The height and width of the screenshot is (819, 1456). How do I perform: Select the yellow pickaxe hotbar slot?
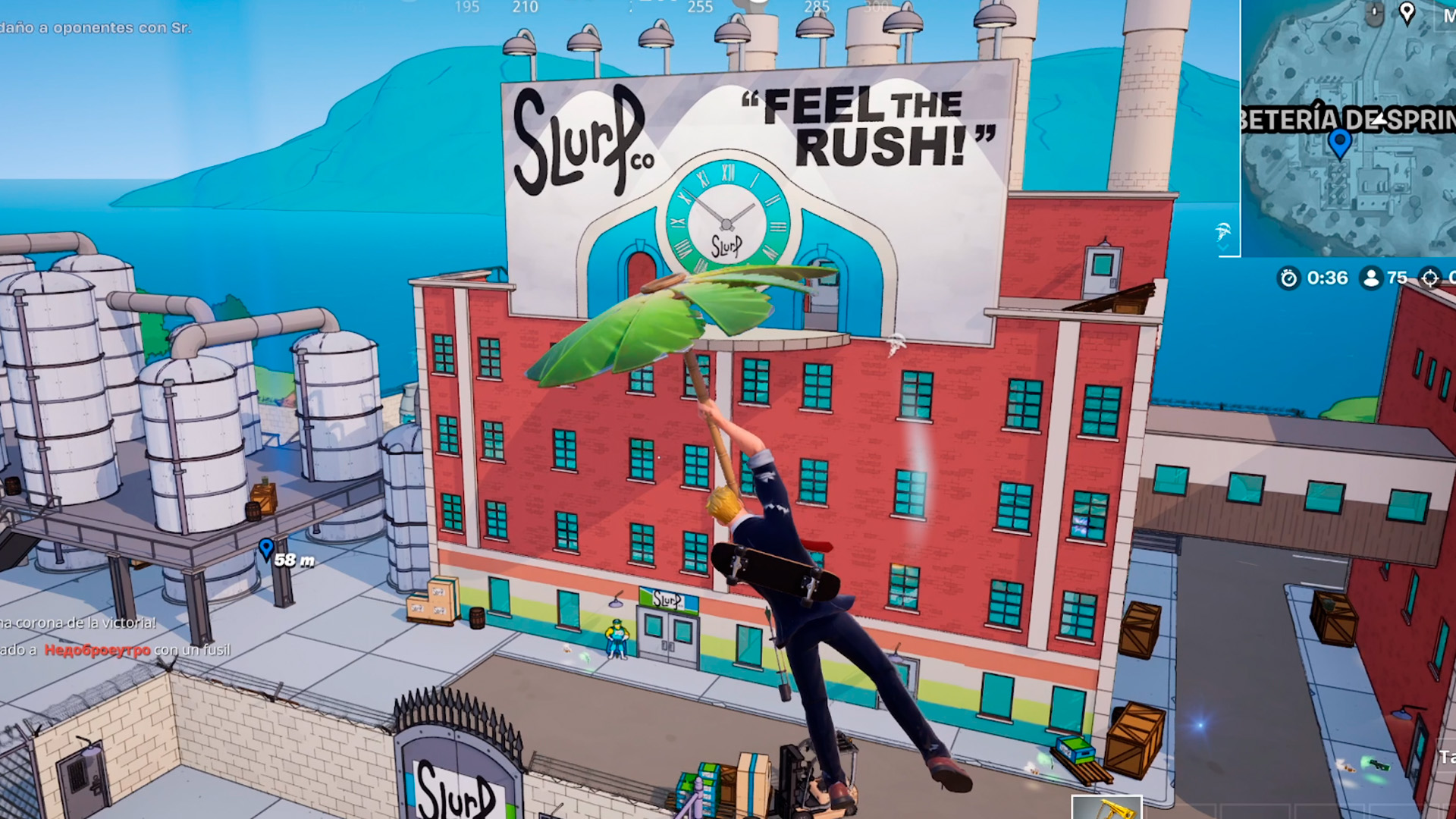point(1106,808)
